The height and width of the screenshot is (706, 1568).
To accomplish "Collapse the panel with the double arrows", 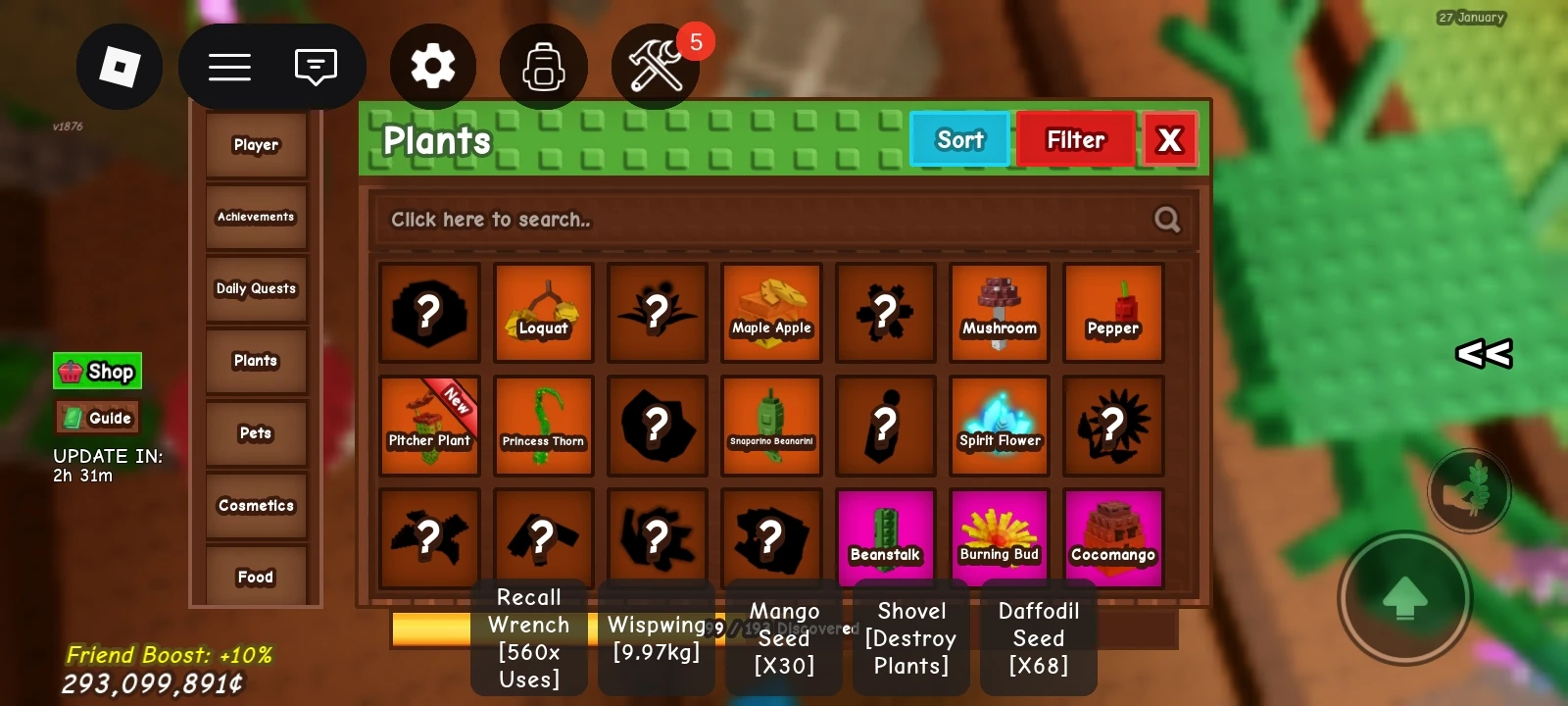I will pyautogui.click(x=1483, y=355).
